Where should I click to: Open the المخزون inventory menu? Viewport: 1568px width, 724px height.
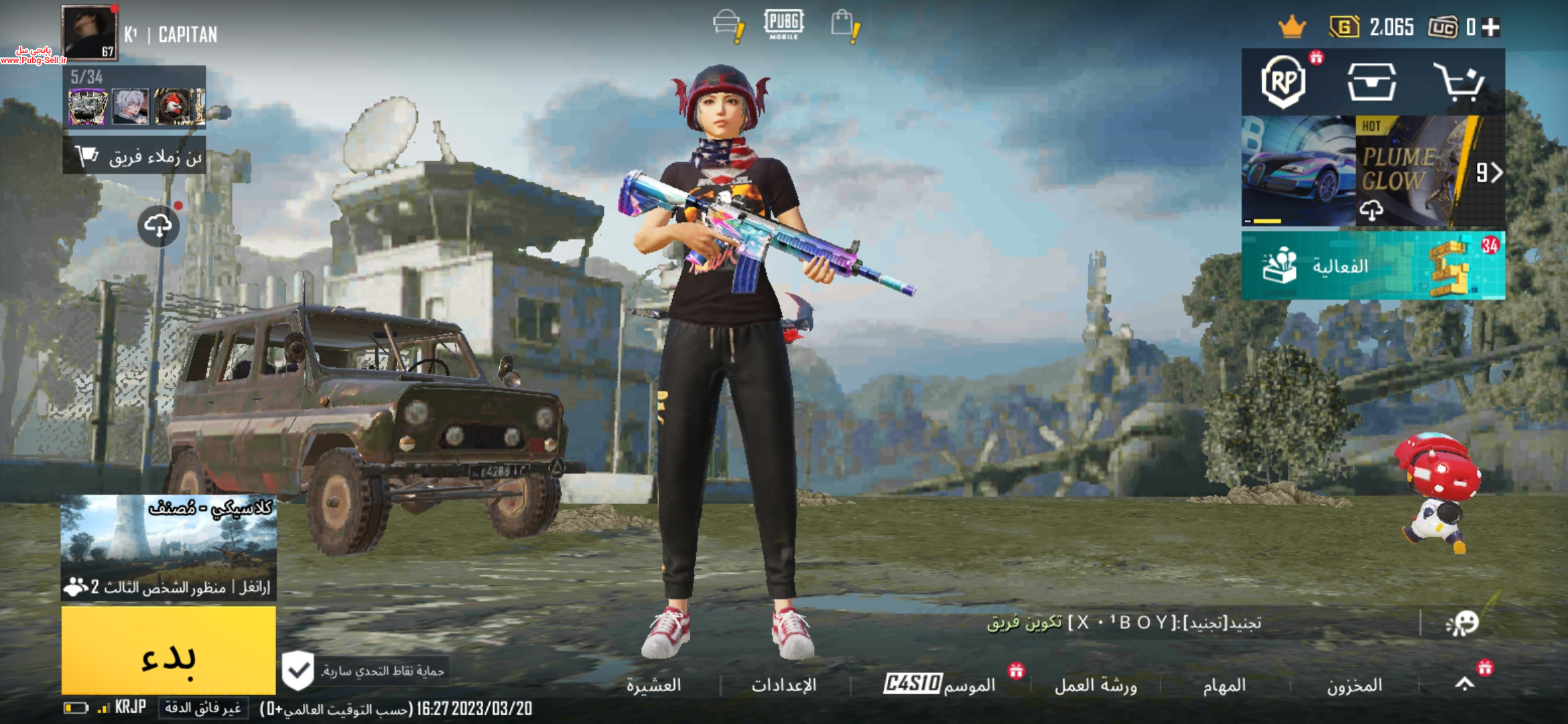1354,685
